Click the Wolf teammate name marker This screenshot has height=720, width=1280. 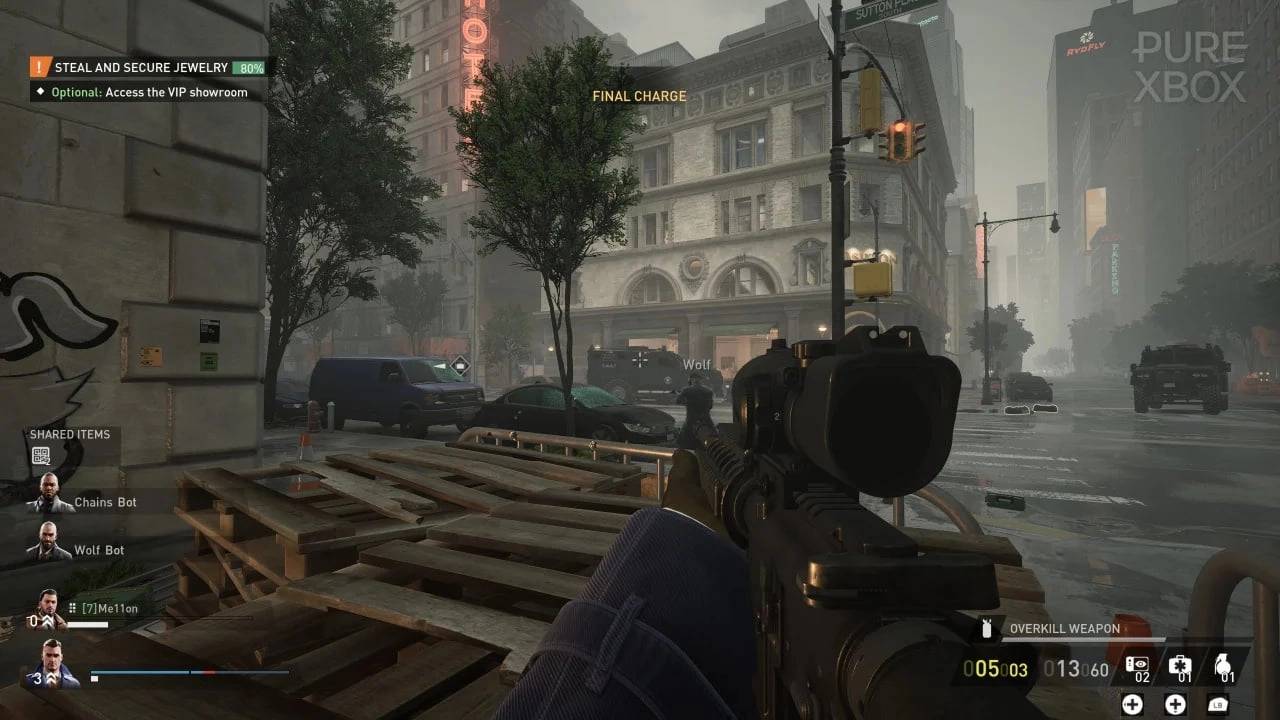tap(696, 365)
